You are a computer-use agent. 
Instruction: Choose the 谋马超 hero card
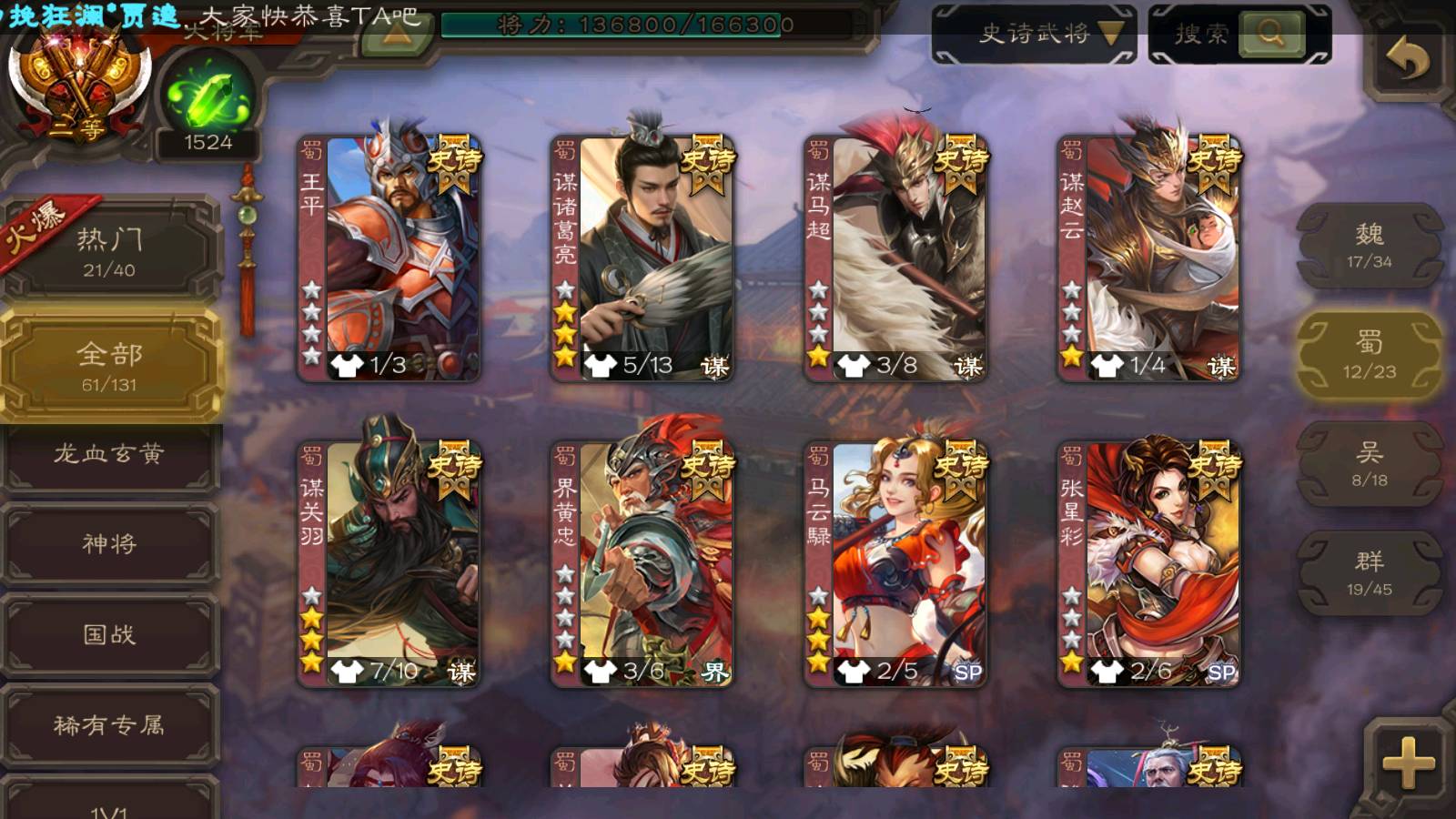[x=896, y=258]
